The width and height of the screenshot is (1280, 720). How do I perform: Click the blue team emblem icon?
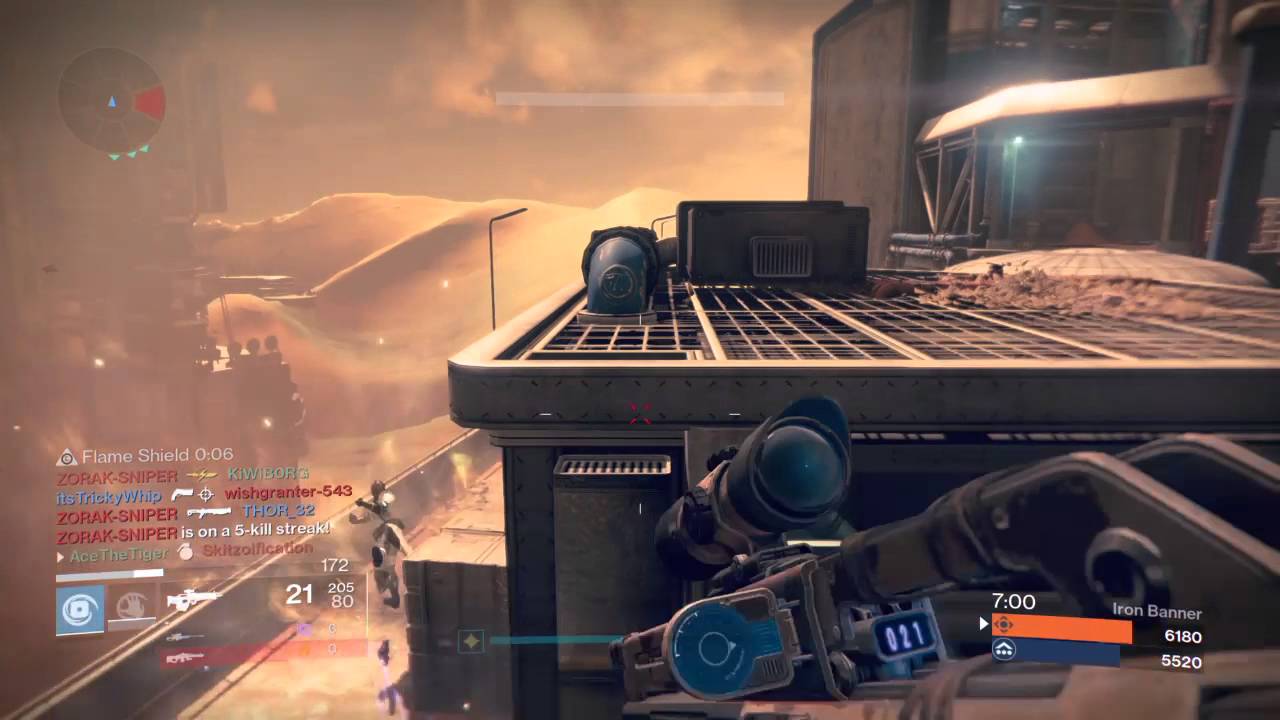click(x=1003, y=651)
